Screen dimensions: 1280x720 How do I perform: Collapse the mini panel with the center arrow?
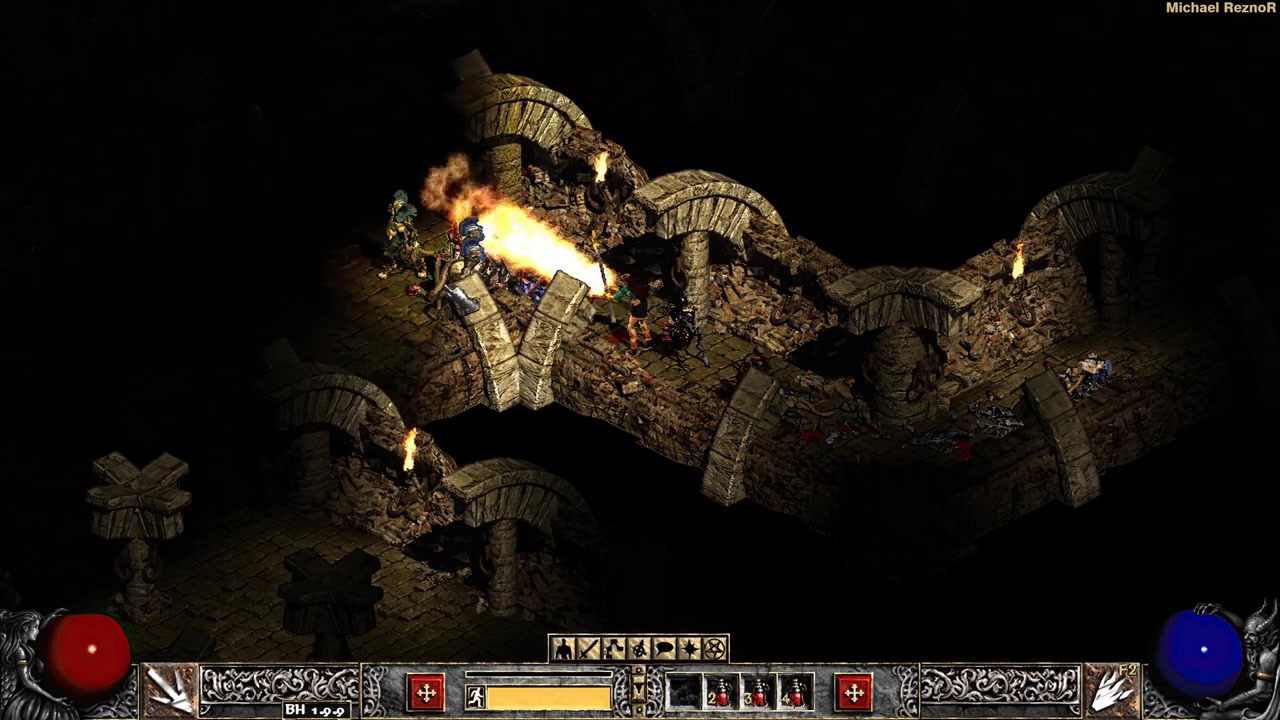click(x=639, y=690)
